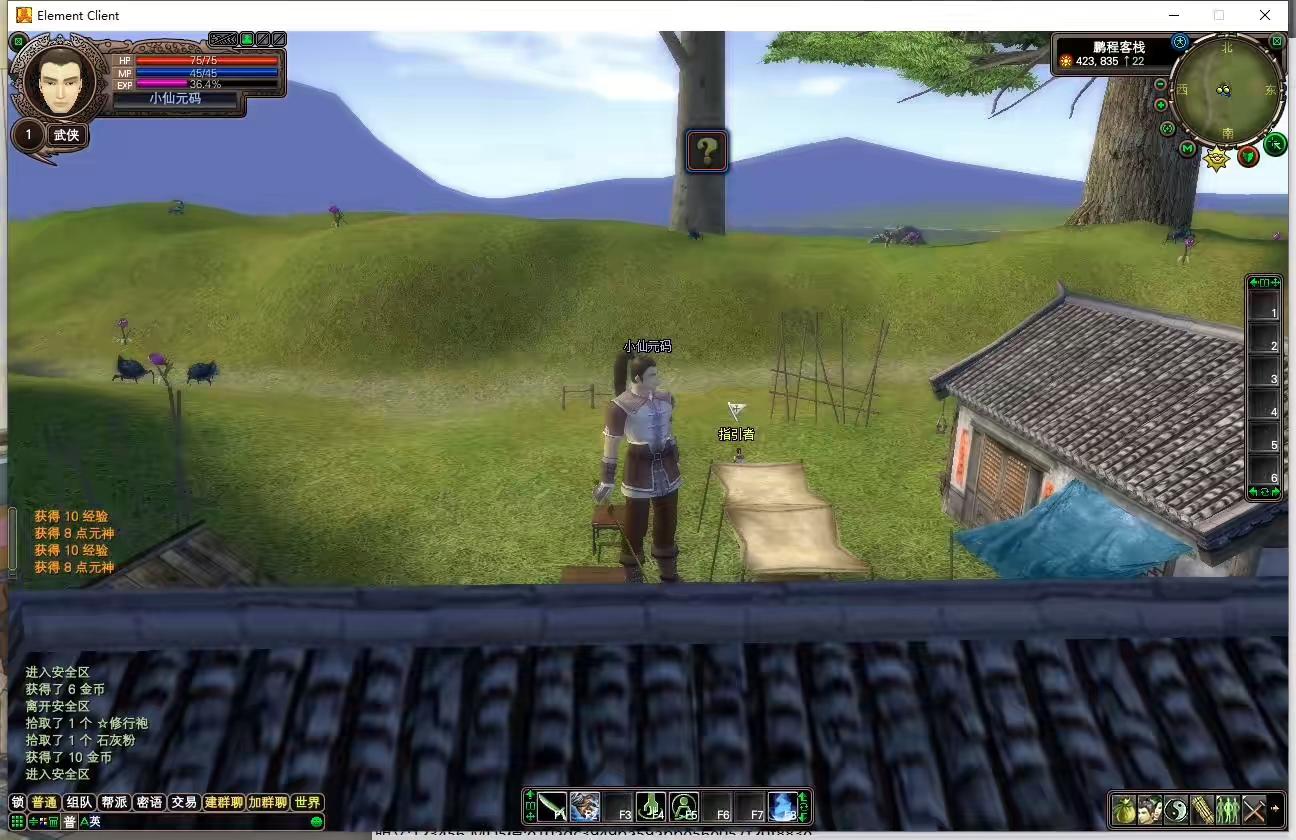Select the yin-yang cultivation icon
This screenshot has width=1296, height=840.
pyautogui.click(x=1176, y=810)
